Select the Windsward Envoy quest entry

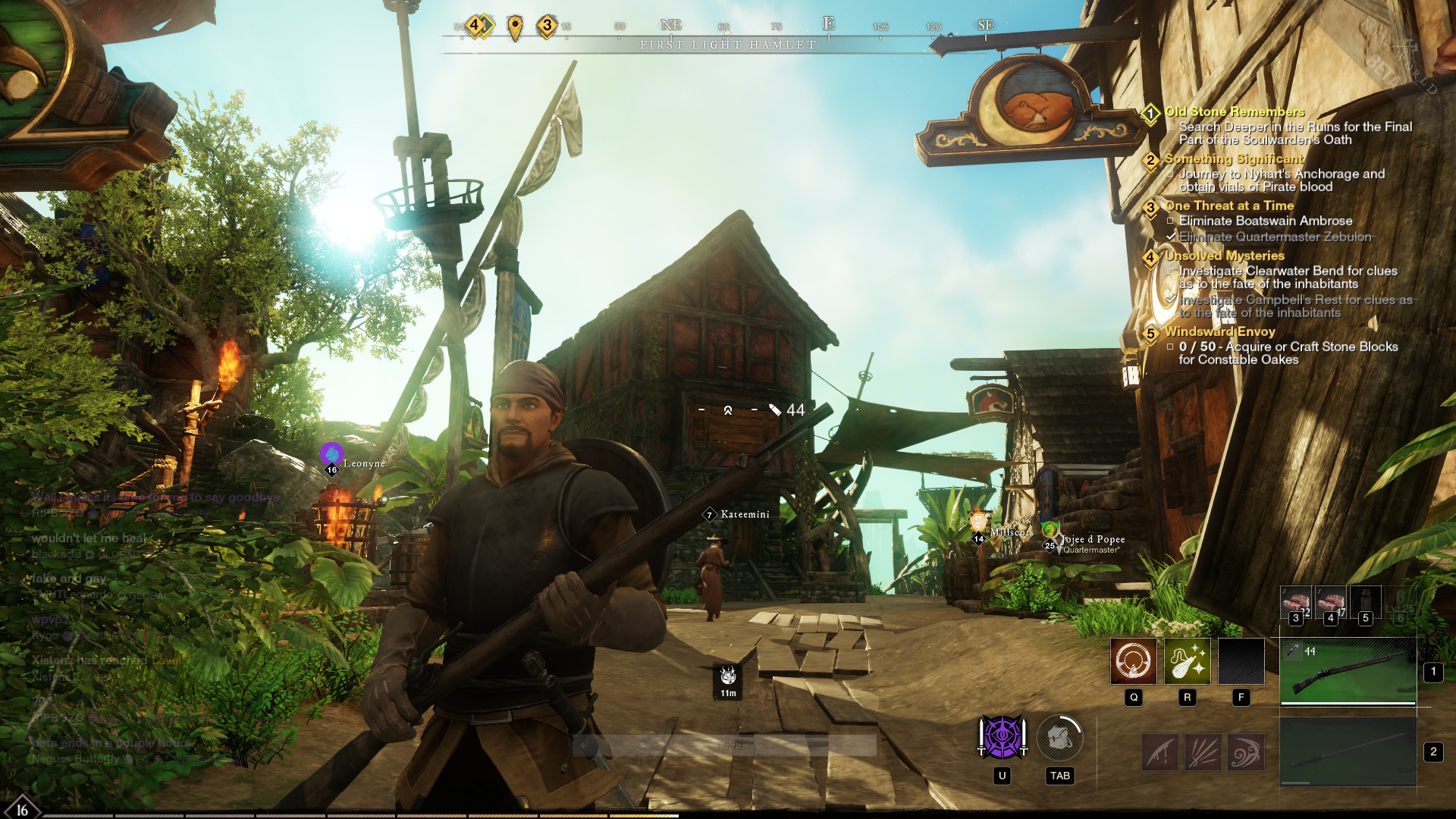pyautogui.click(x=1219, y=331)
